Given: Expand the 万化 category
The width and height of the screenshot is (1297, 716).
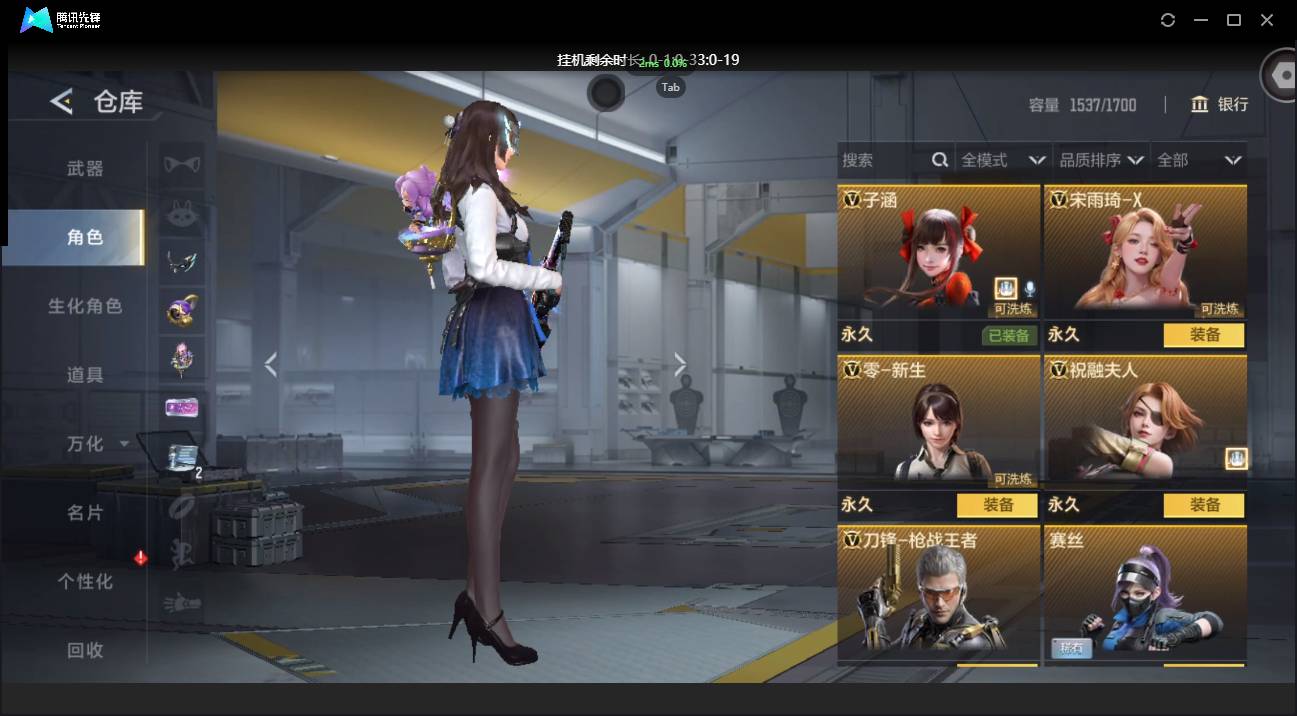Looking at the screenshot, I should pos(97,444).
